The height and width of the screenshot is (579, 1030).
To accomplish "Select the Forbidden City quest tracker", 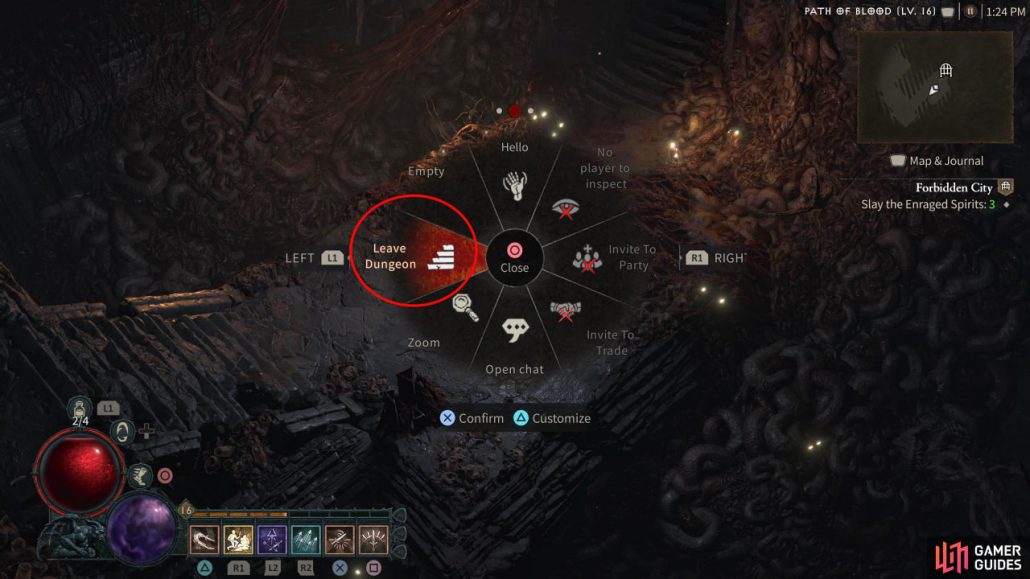I will click(x=953, y=187).
